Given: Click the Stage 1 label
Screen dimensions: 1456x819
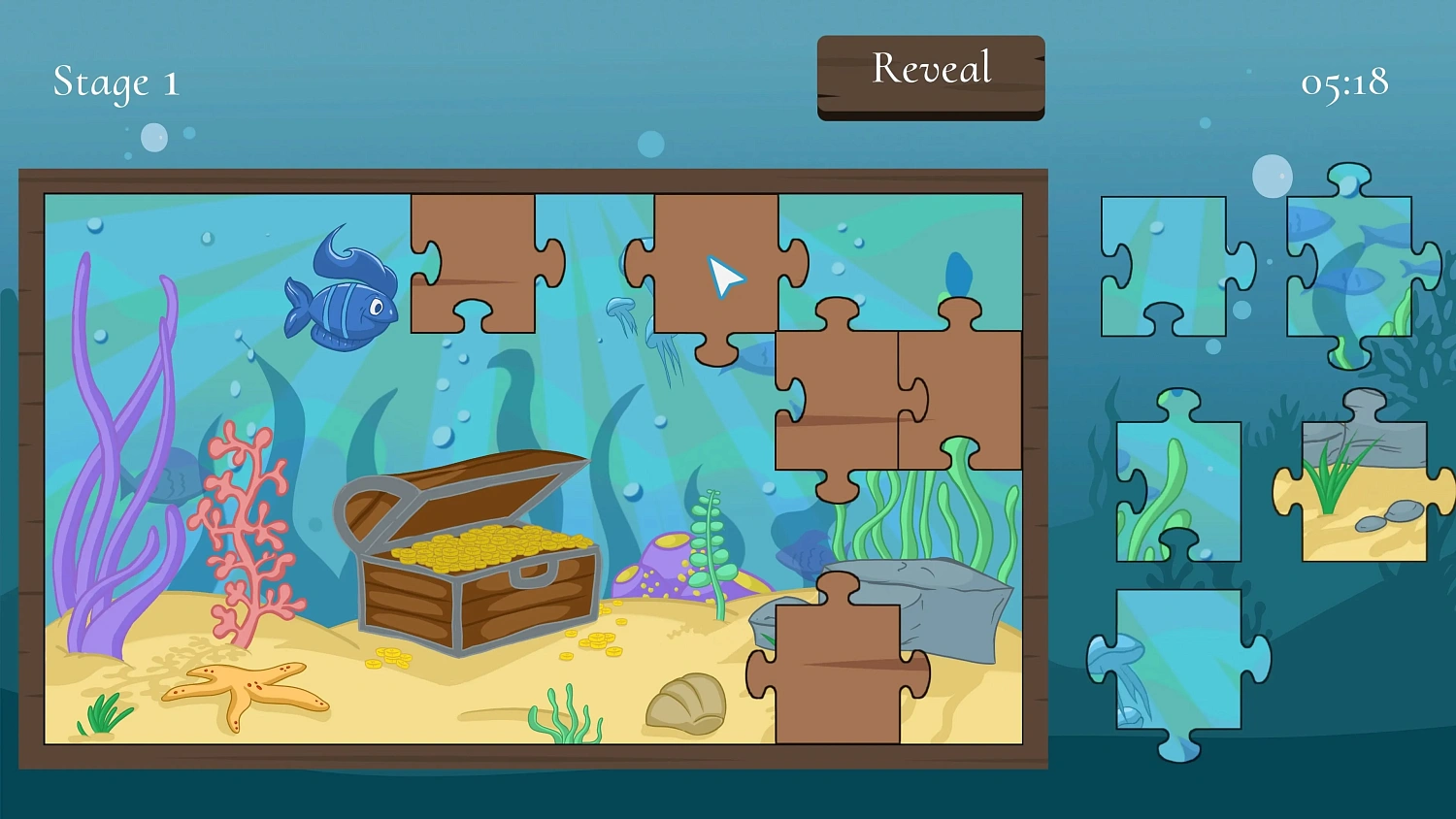Looking at the screenshot, I should 116,82.
